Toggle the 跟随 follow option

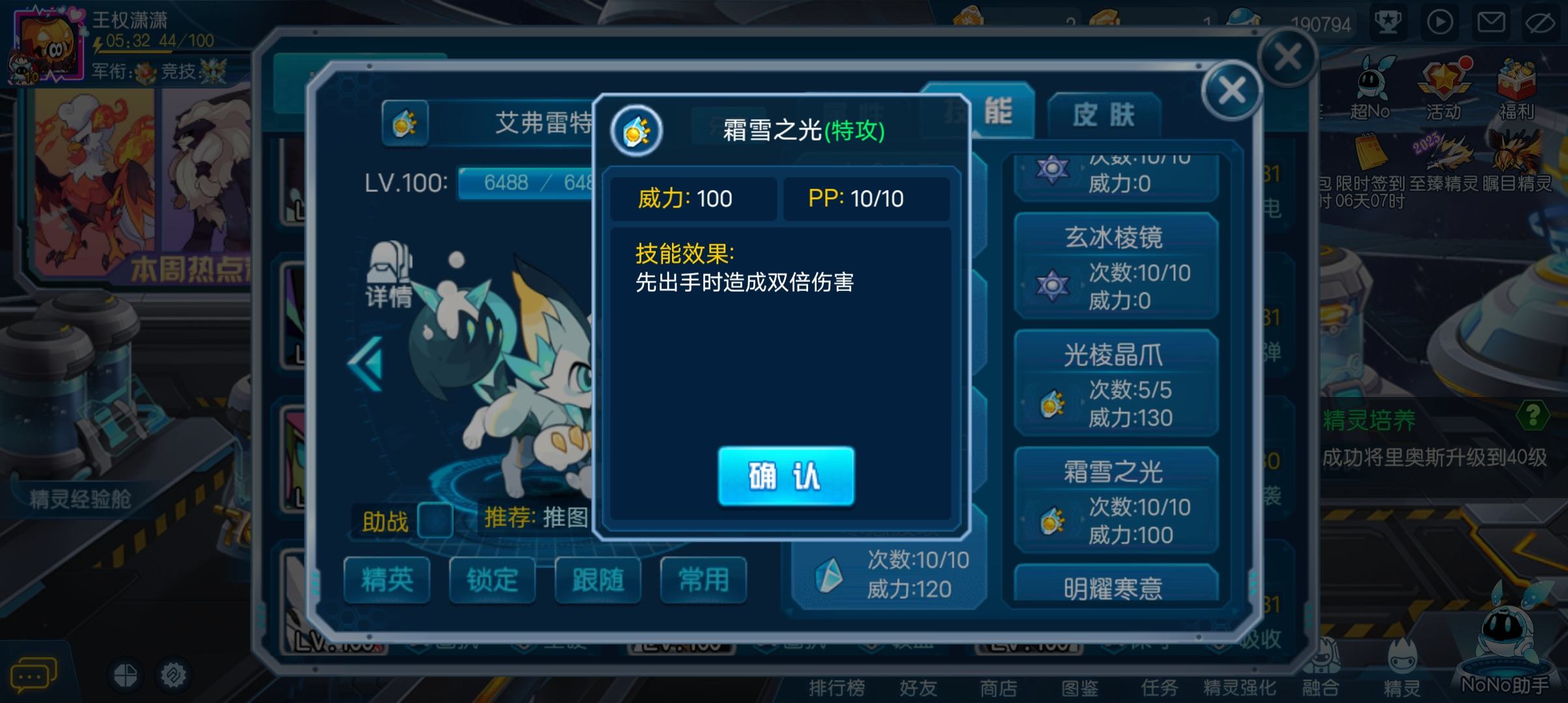[x=597, y=581]
